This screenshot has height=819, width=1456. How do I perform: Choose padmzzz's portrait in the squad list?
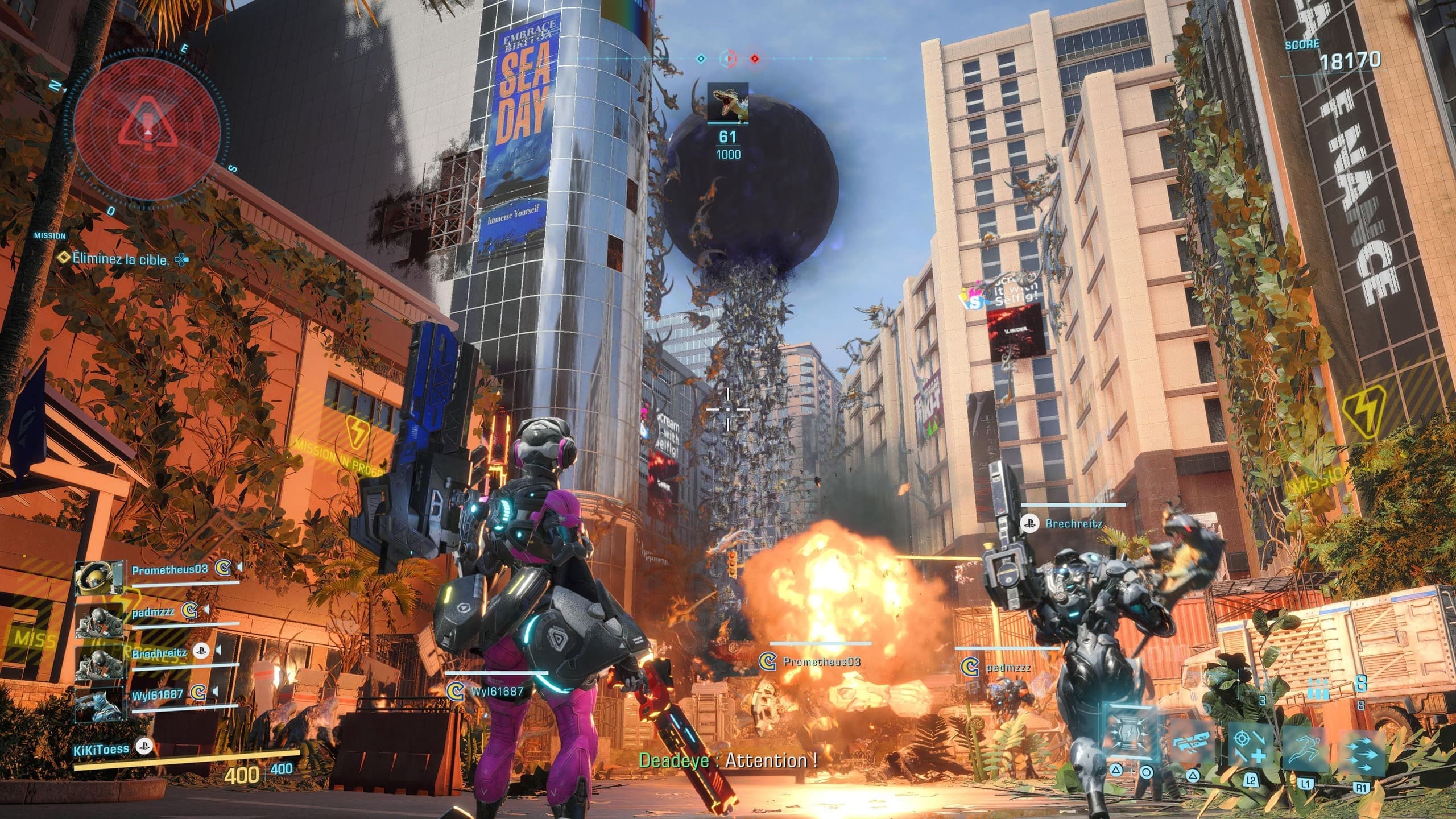coord(99,622)
